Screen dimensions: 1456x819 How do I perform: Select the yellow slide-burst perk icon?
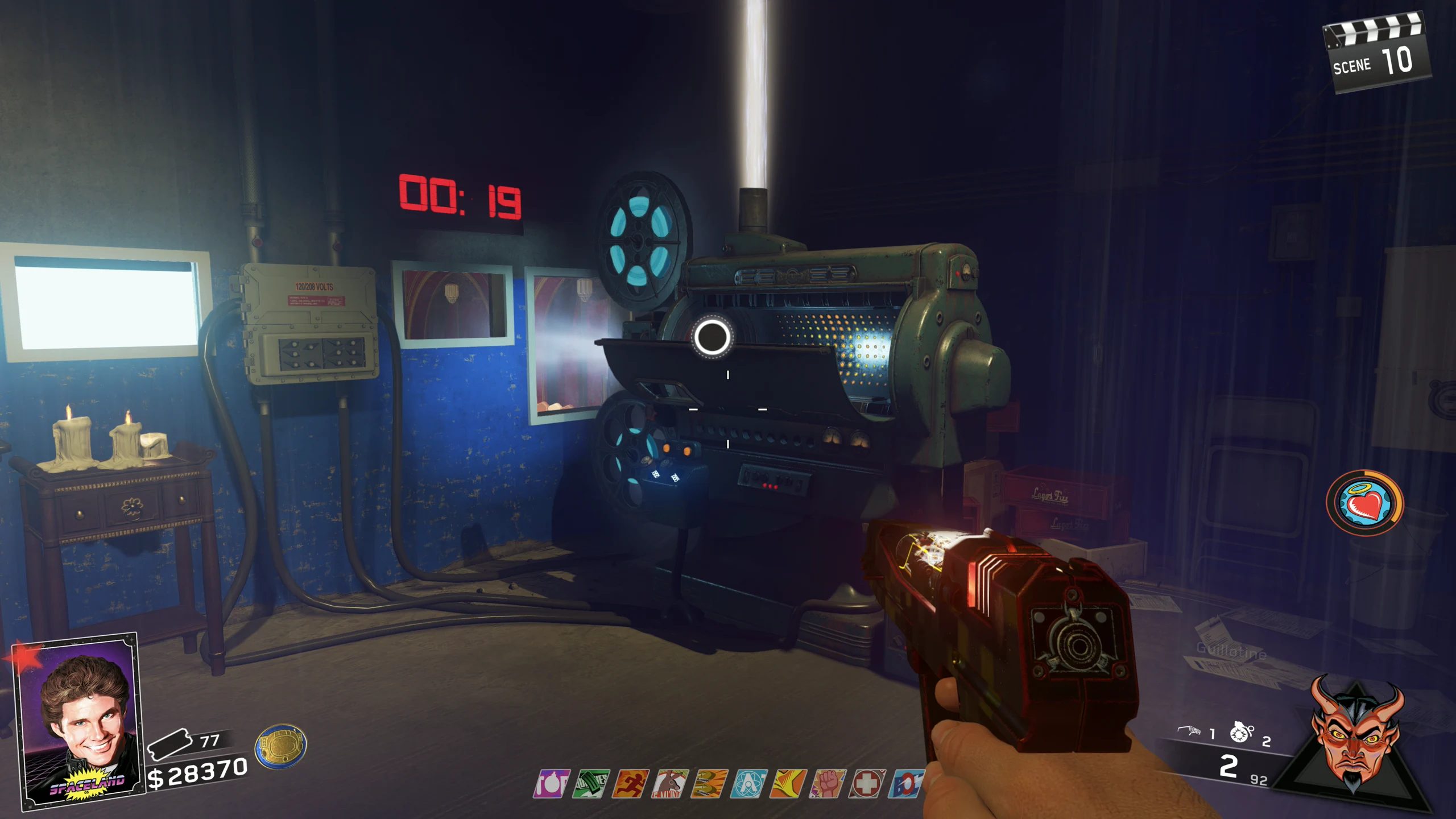[788, 784]
